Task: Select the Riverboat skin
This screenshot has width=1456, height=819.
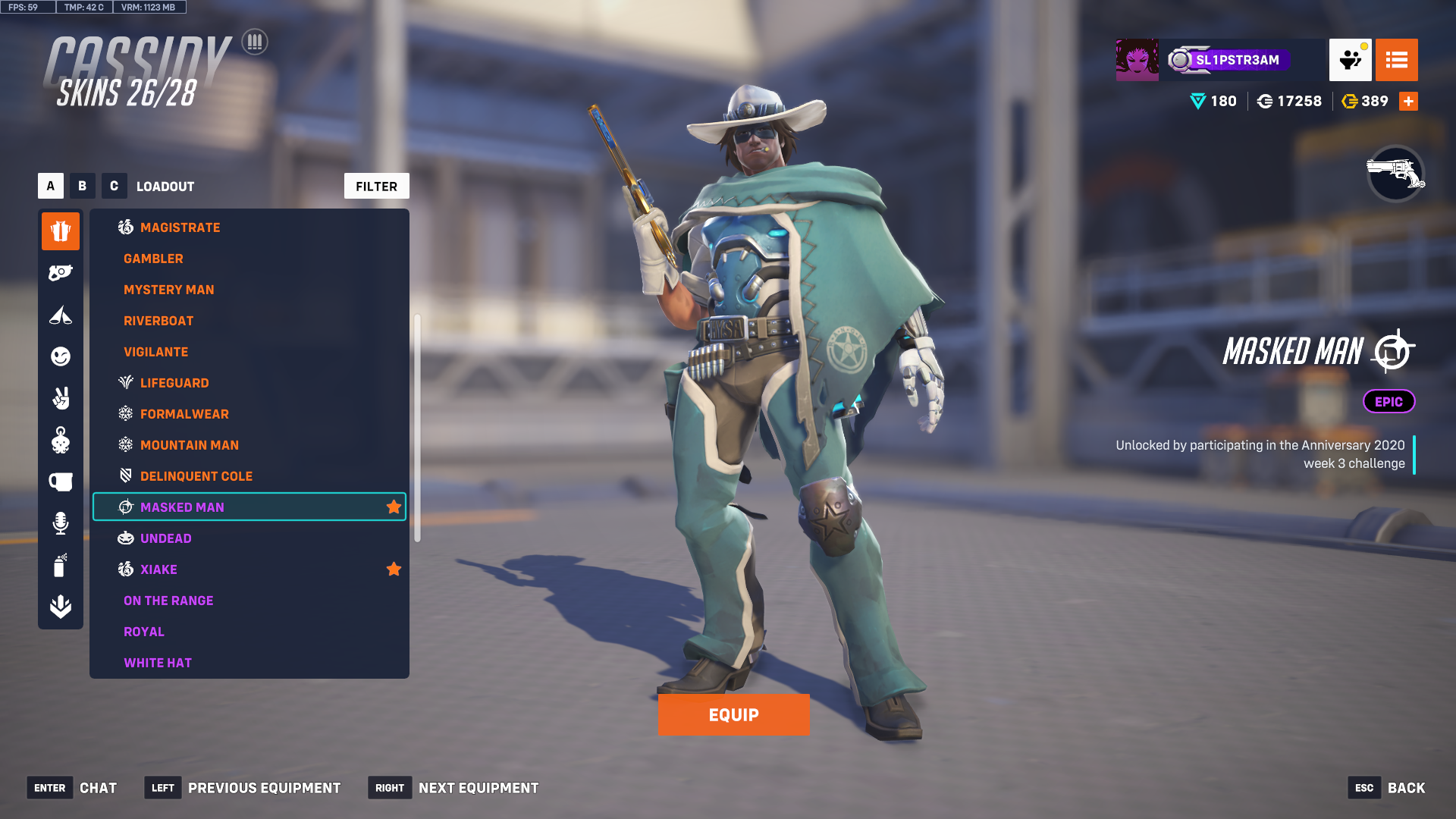Action: coord(158,321)
